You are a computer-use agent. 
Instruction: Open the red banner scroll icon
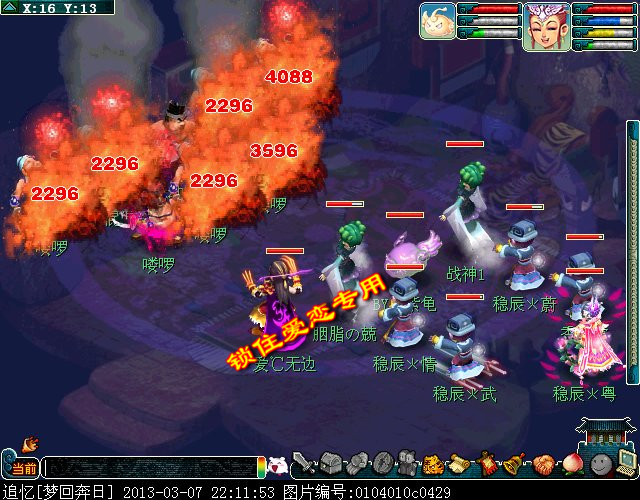pos(488,464)
